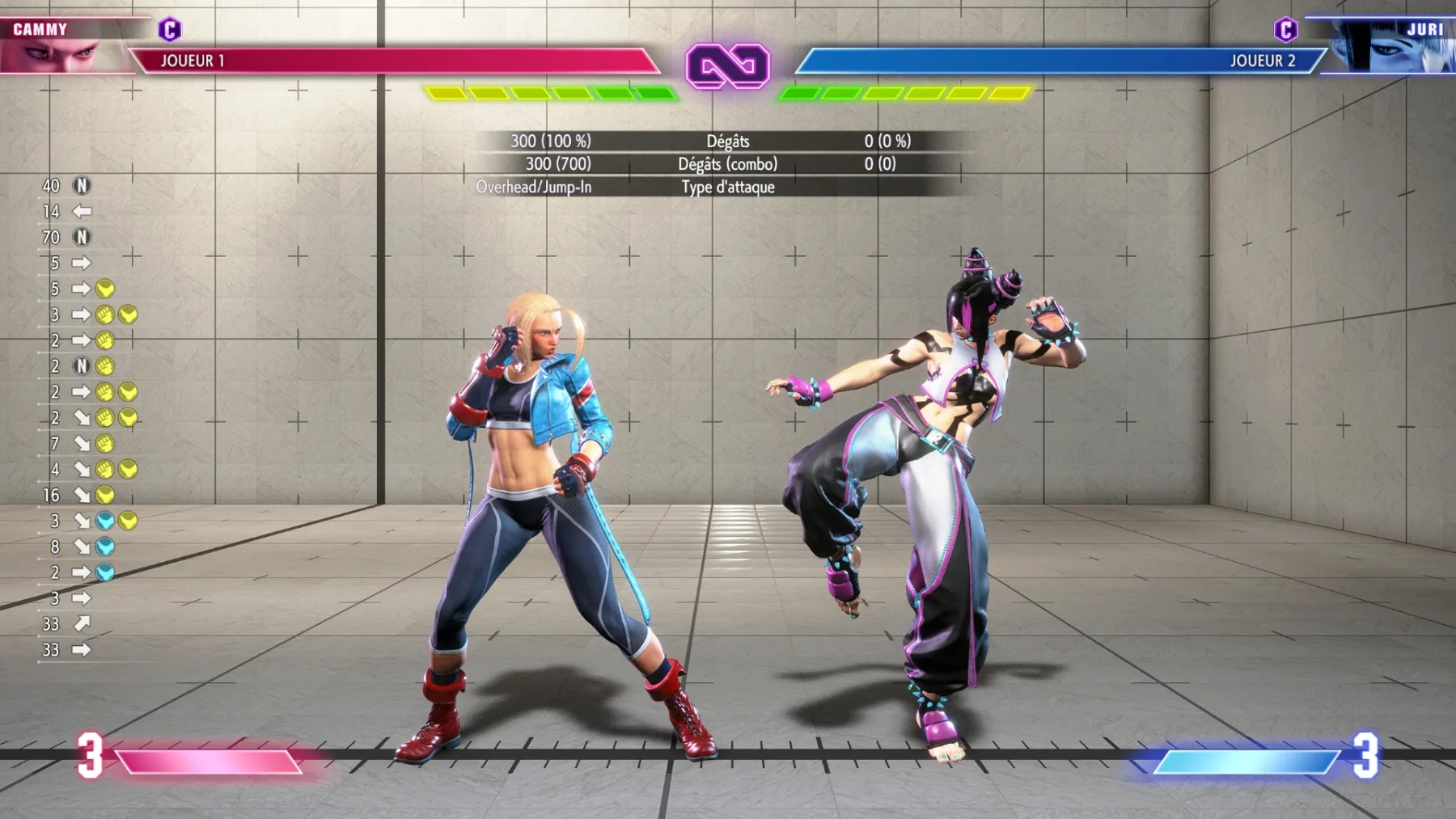Expand the Dégâts damage info row
Viewport: 1456px width, 819px height.
coord(728,141)
